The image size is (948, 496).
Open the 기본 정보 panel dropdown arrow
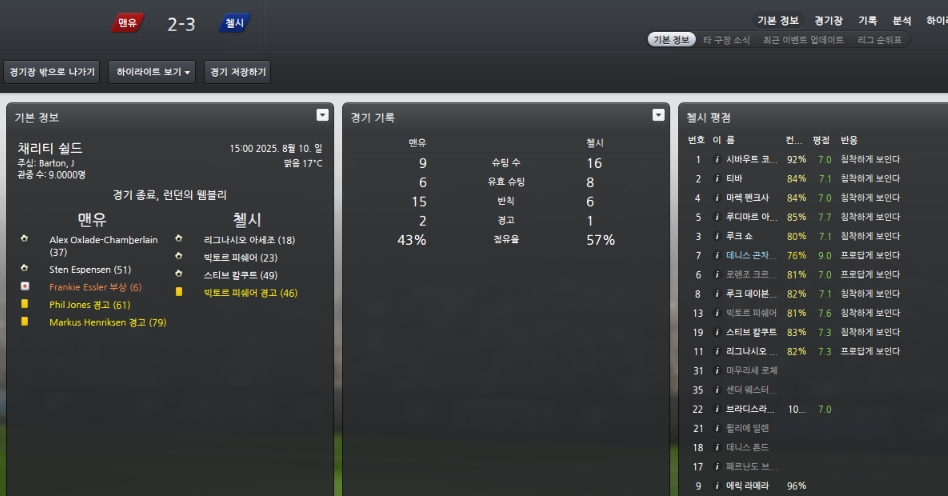click(x=322, y=115)
